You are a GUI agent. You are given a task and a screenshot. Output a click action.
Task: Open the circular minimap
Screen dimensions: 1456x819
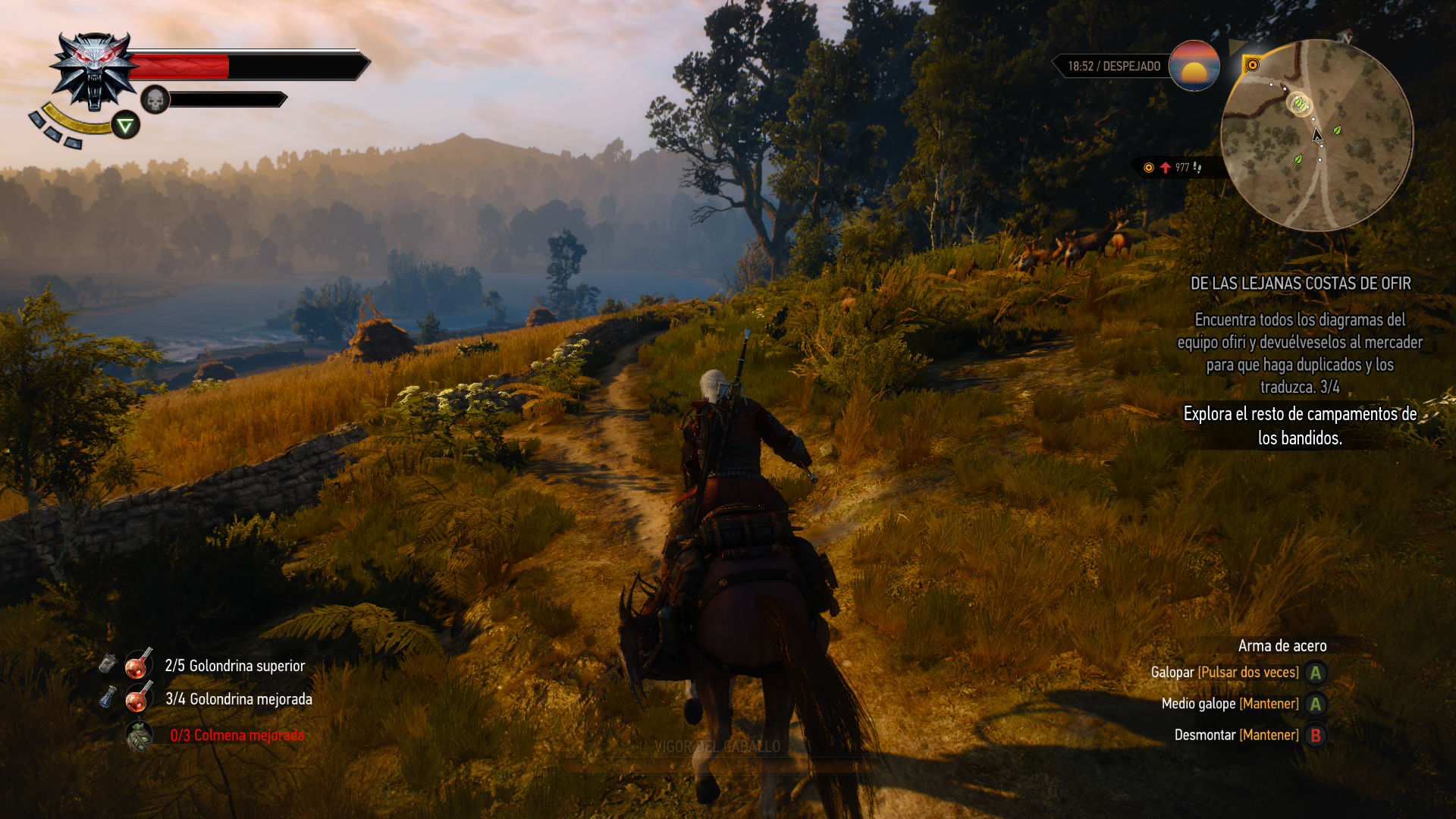click(x=1316, y=136)
